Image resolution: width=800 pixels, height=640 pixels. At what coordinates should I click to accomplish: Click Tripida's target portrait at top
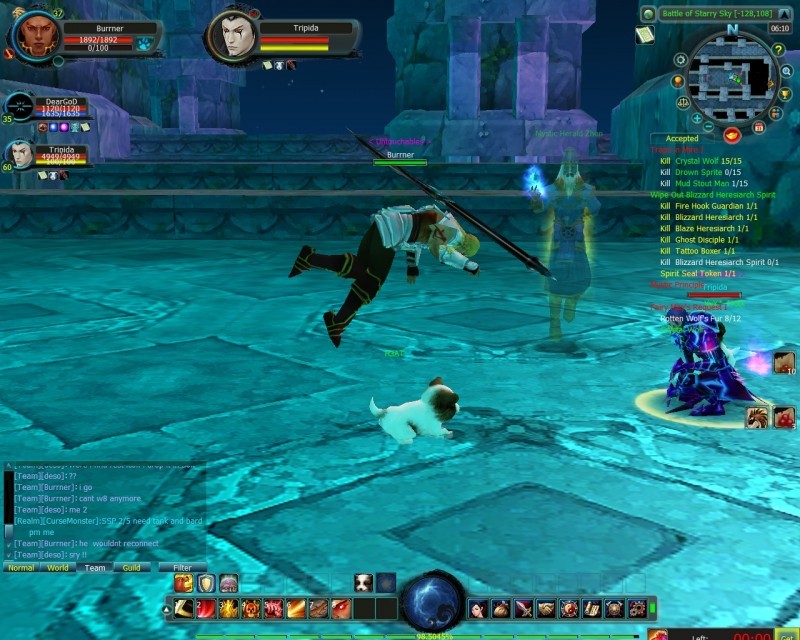point(232,38)
